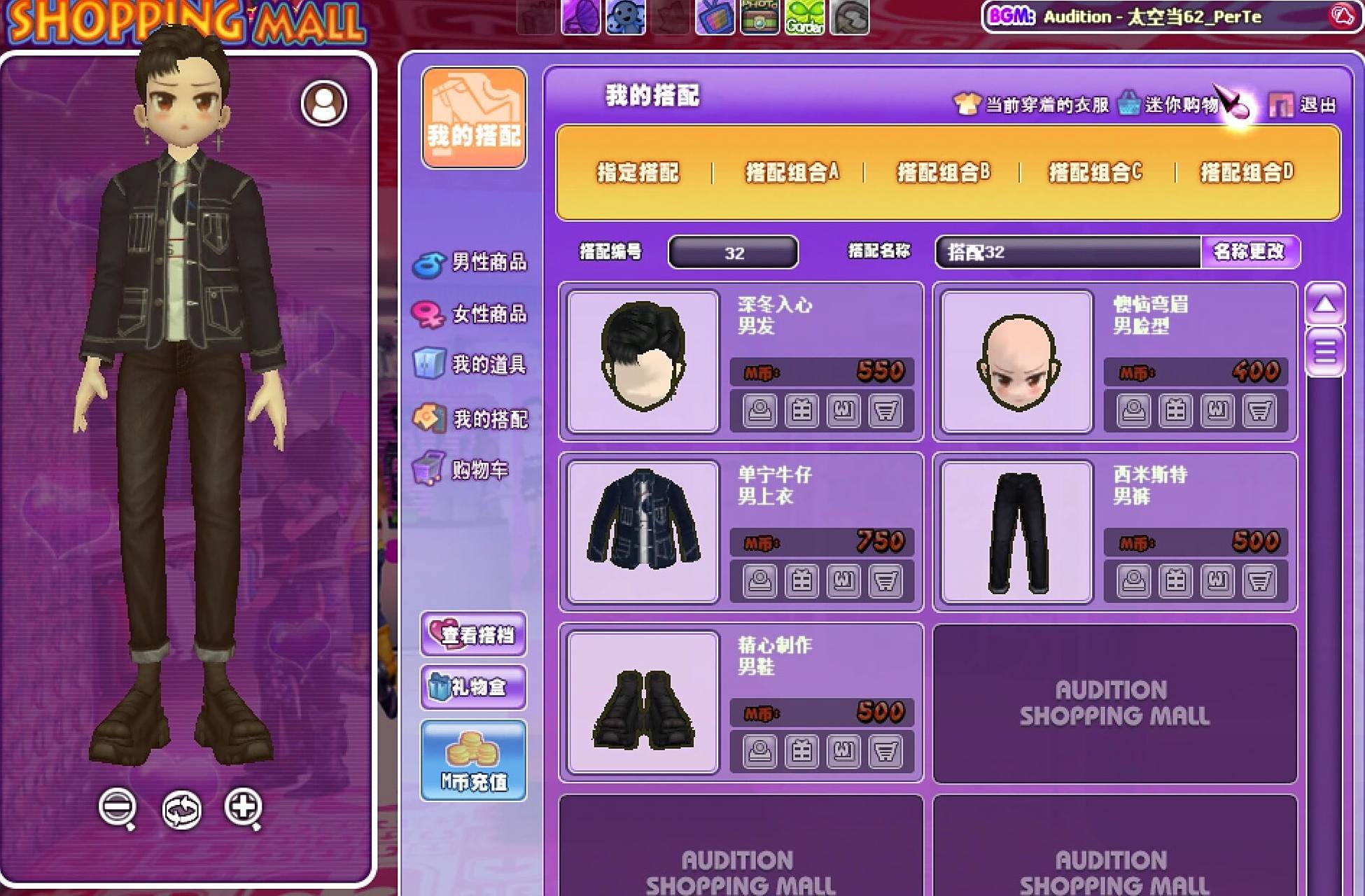Click the 名称更改 rename button

click(1247, 253)
